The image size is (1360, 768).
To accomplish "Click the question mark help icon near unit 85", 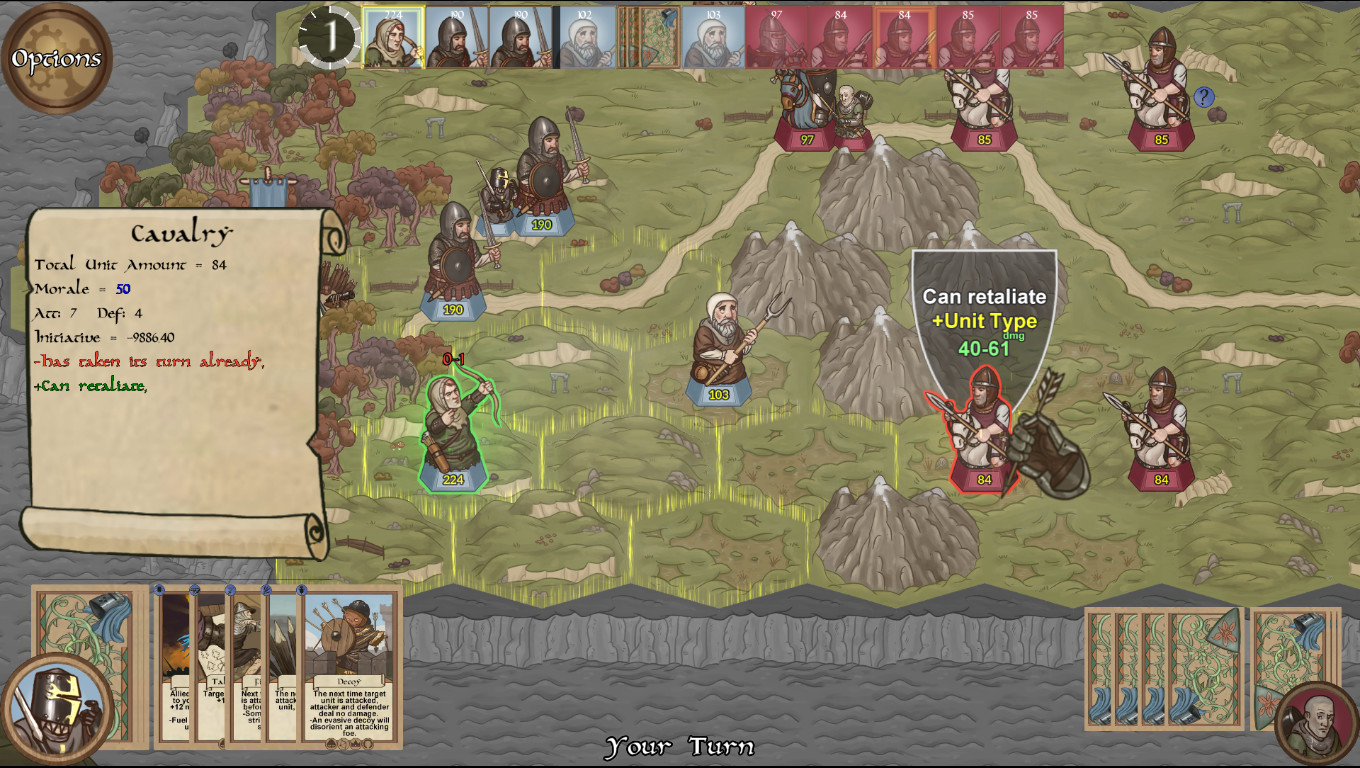I will 1206,95.
